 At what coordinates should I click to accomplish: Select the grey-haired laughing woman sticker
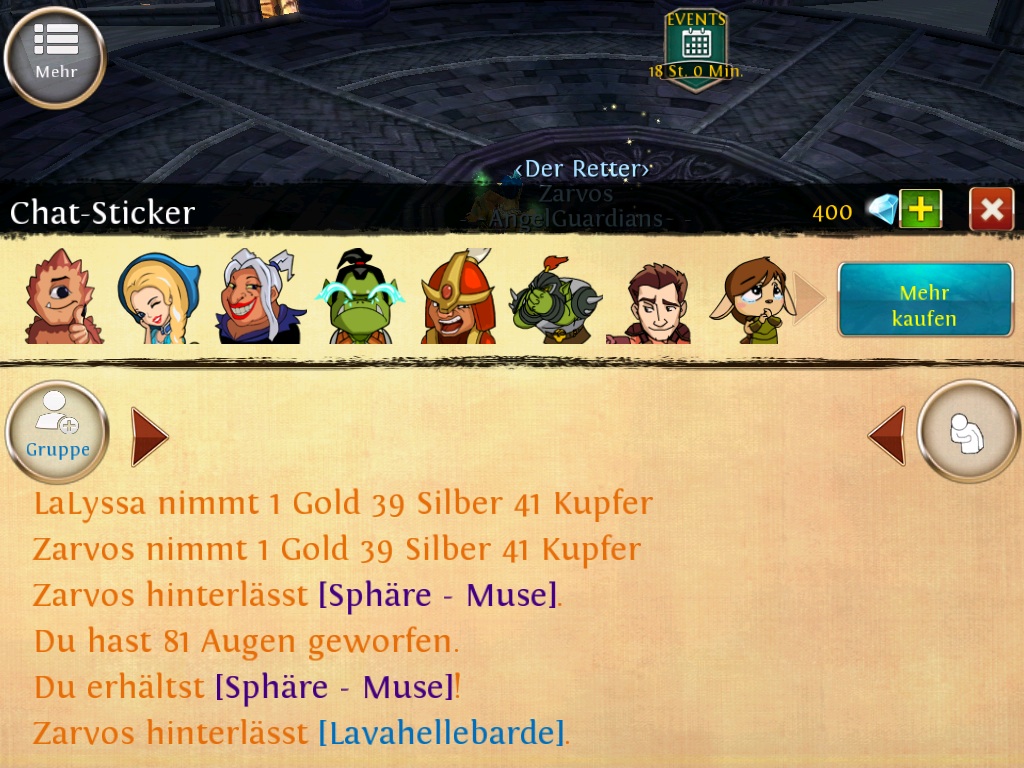click(259, 297)
